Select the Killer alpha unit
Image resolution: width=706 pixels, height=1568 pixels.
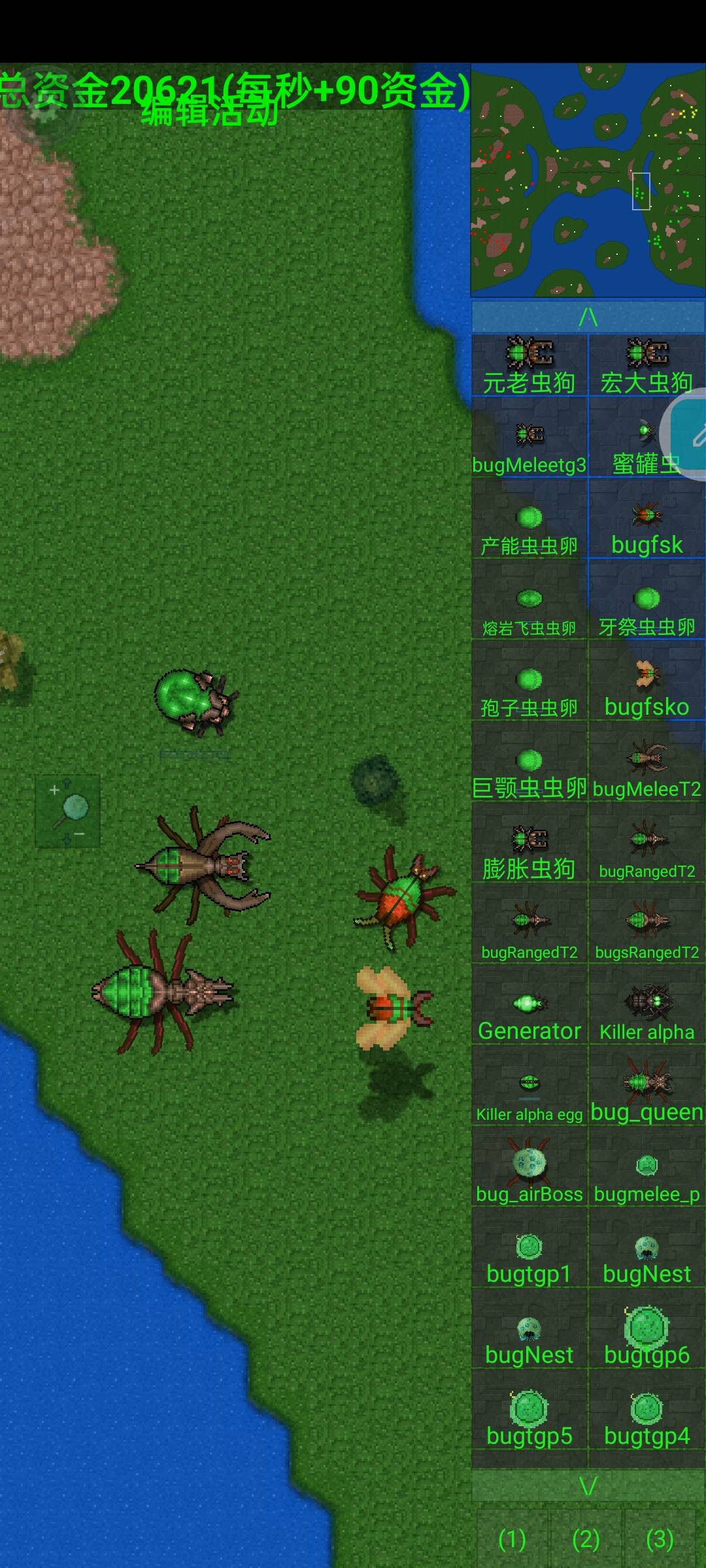647,1013
